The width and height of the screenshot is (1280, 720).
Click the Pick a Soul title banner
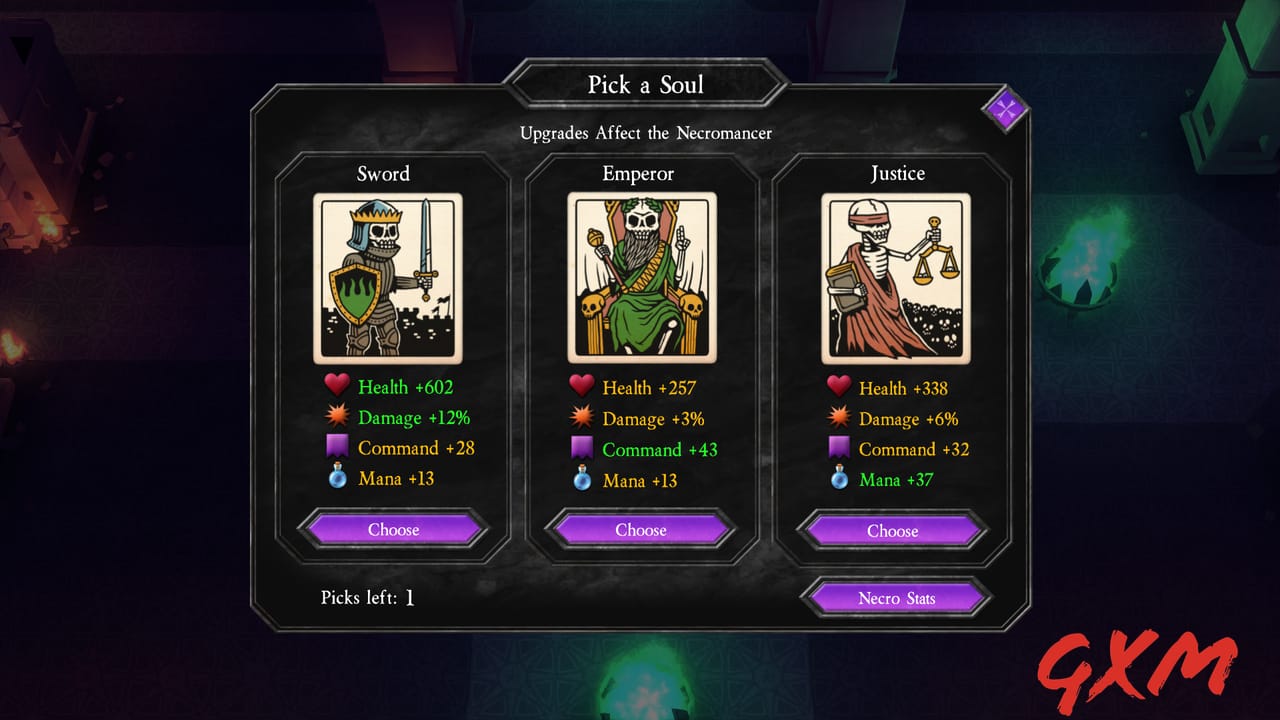pos(647,85)
